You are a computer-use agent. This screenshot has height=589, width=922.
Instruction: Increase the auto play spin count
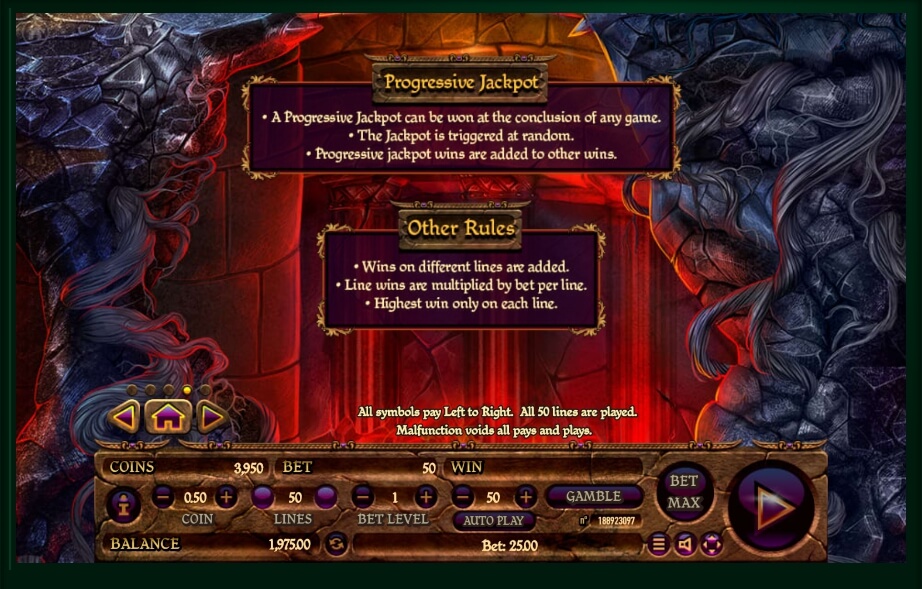click(x=526, y=496)
